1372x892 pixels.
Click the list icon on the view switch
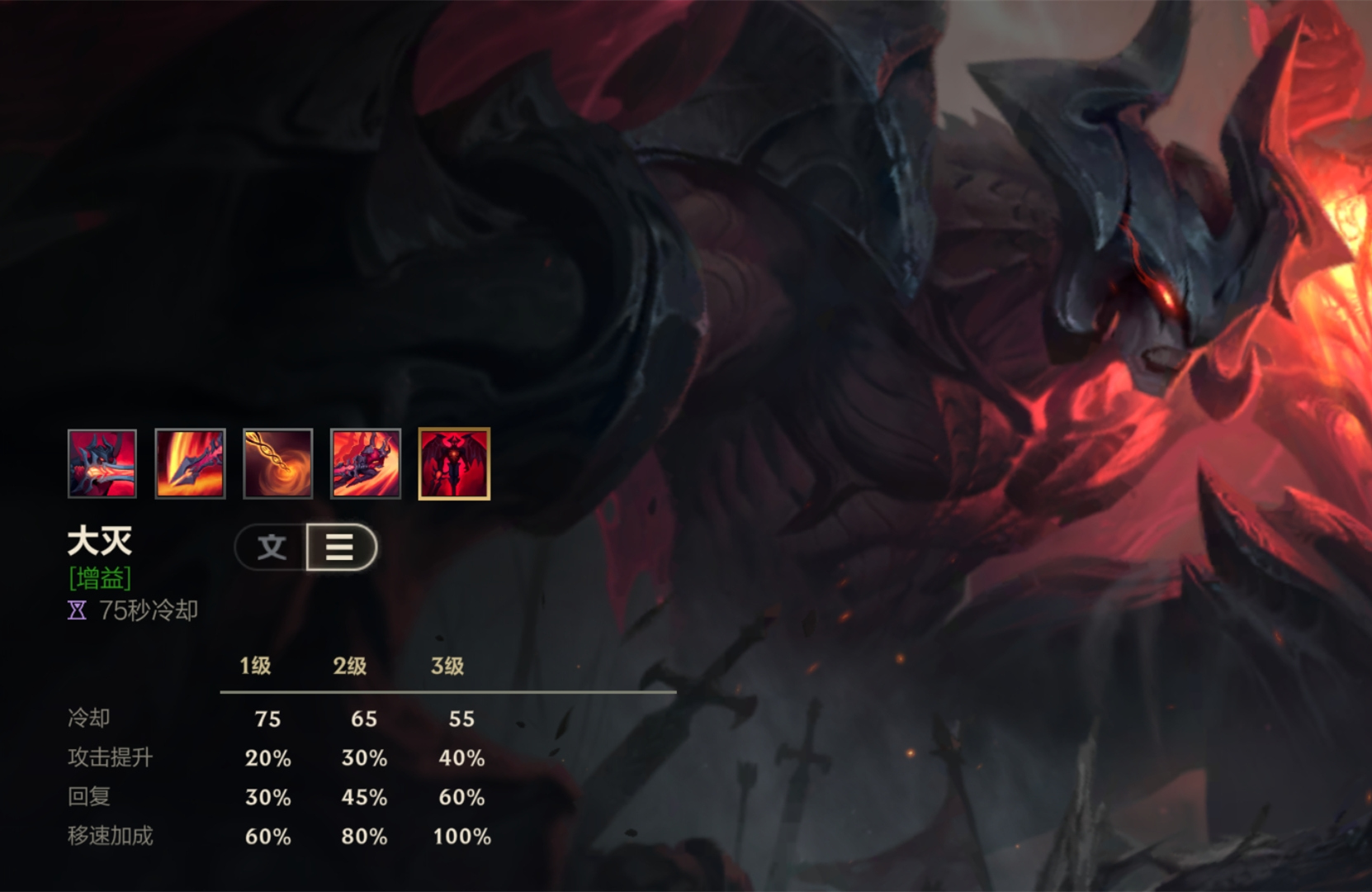click(340, 548)
